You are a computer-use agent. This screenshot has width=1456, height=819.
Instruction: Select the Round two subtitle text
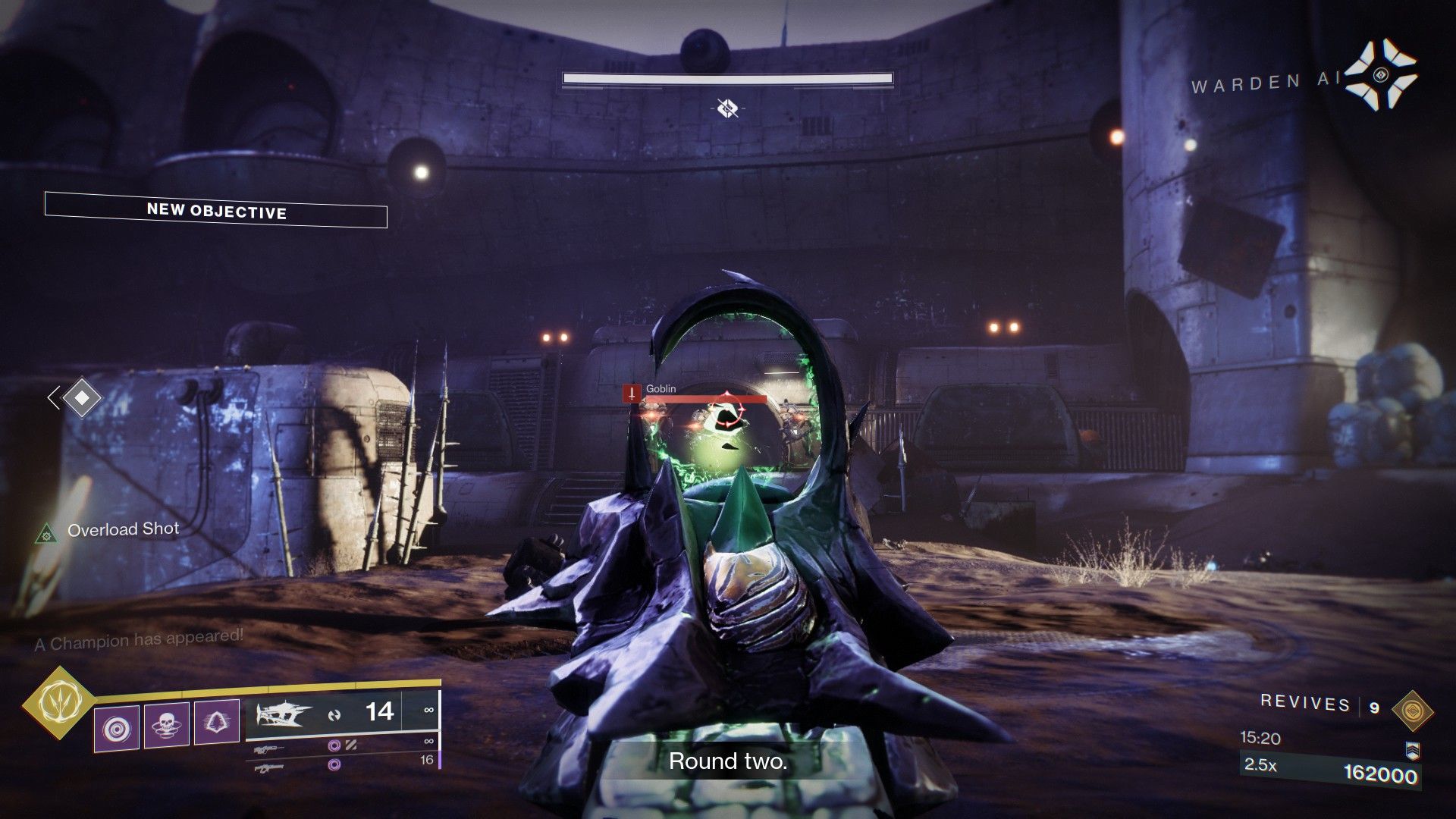coord(728,761)
